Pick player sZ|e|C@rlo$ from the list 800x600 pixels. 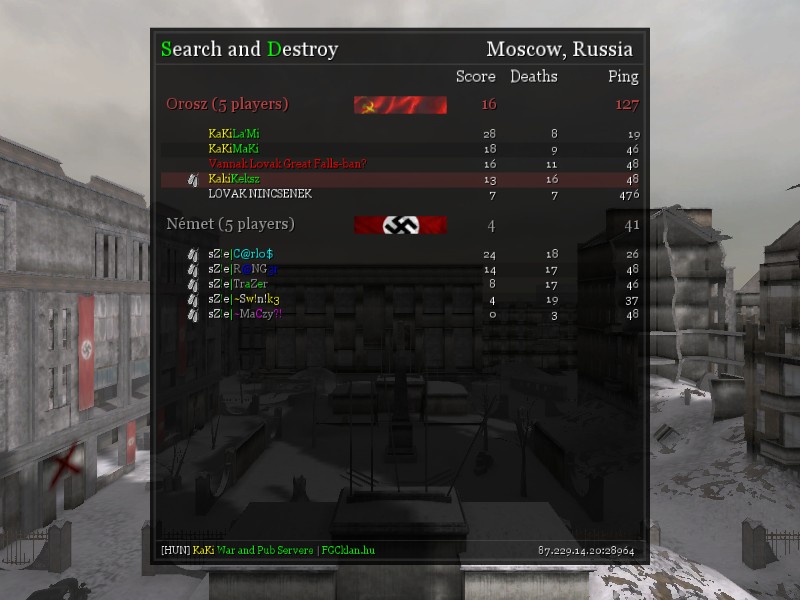pyautogui.click(x=240, y=254)
